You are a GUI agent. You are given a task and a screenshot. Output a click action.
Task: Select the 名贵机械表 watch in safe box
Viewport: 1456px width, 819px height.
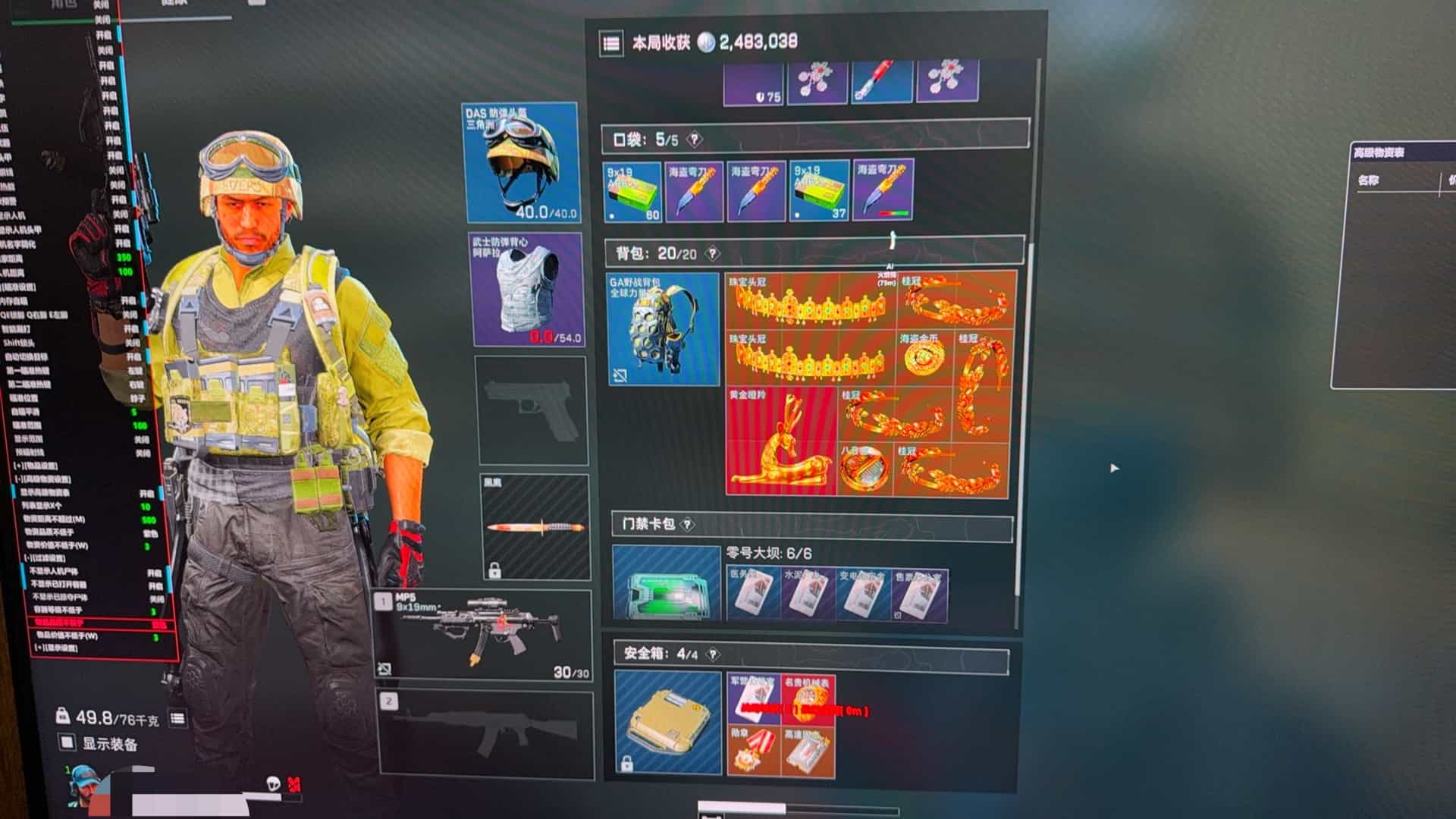(808, 698)
